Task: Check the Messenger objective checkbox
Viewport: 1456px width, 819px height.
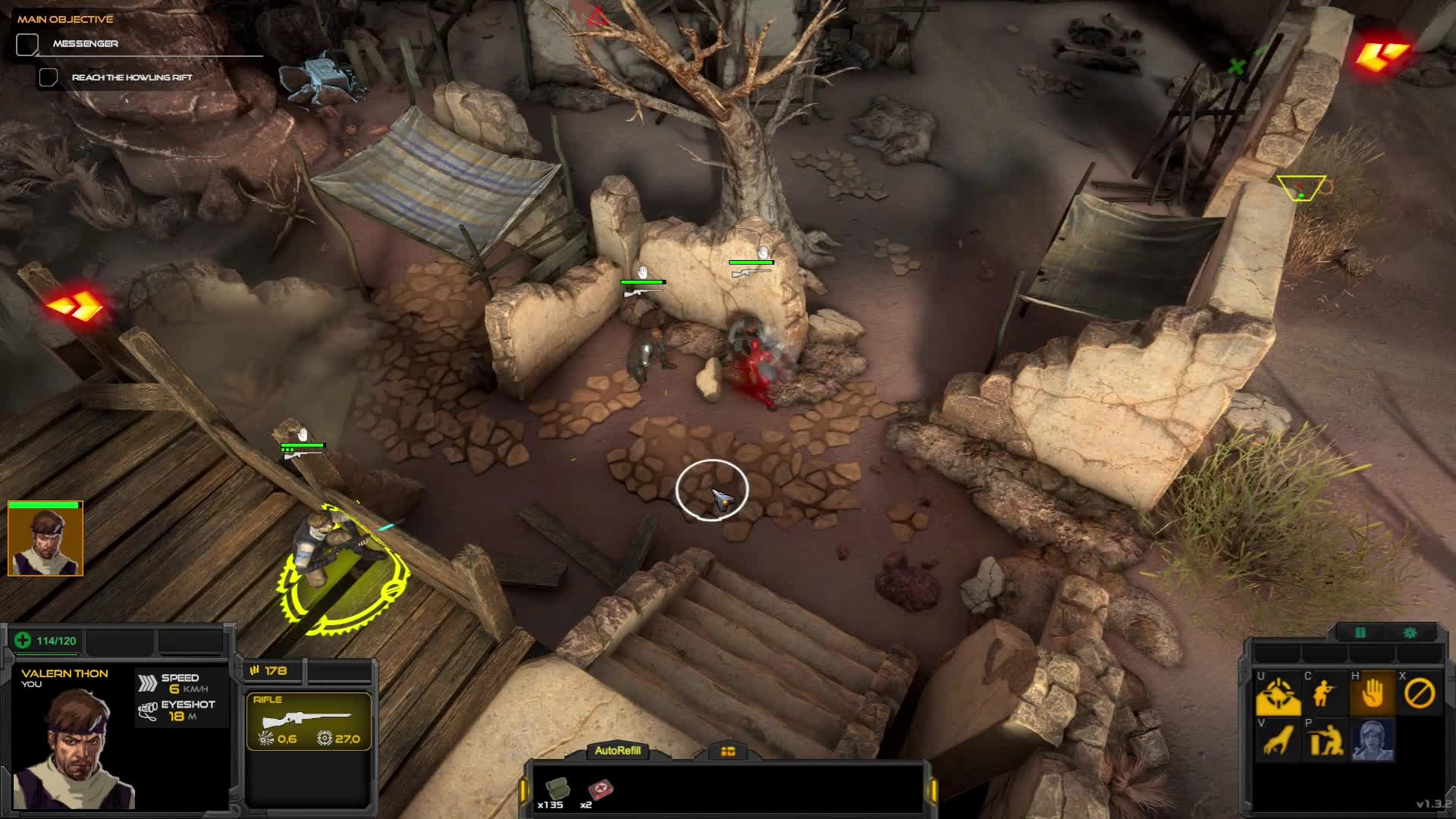Action: point(27,43)
